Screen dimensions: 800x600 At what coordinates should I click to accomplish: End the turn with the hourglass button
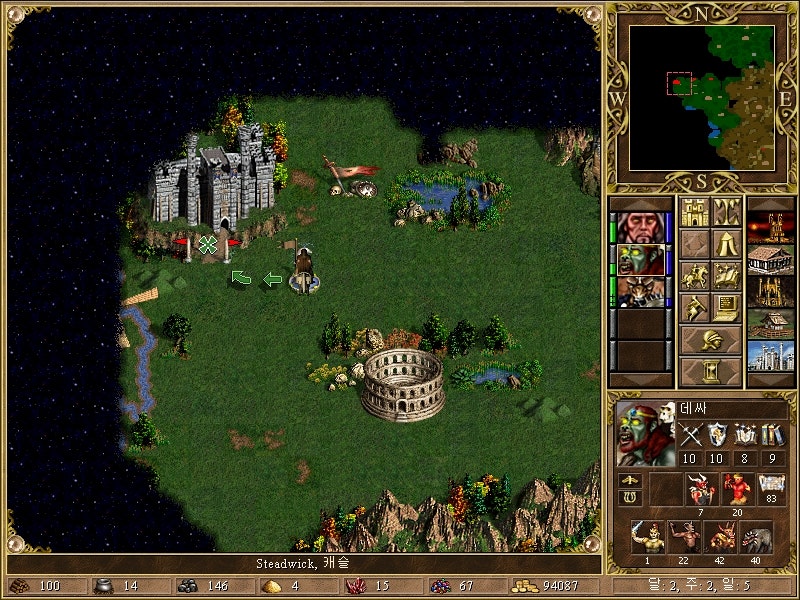pos(710,372)
